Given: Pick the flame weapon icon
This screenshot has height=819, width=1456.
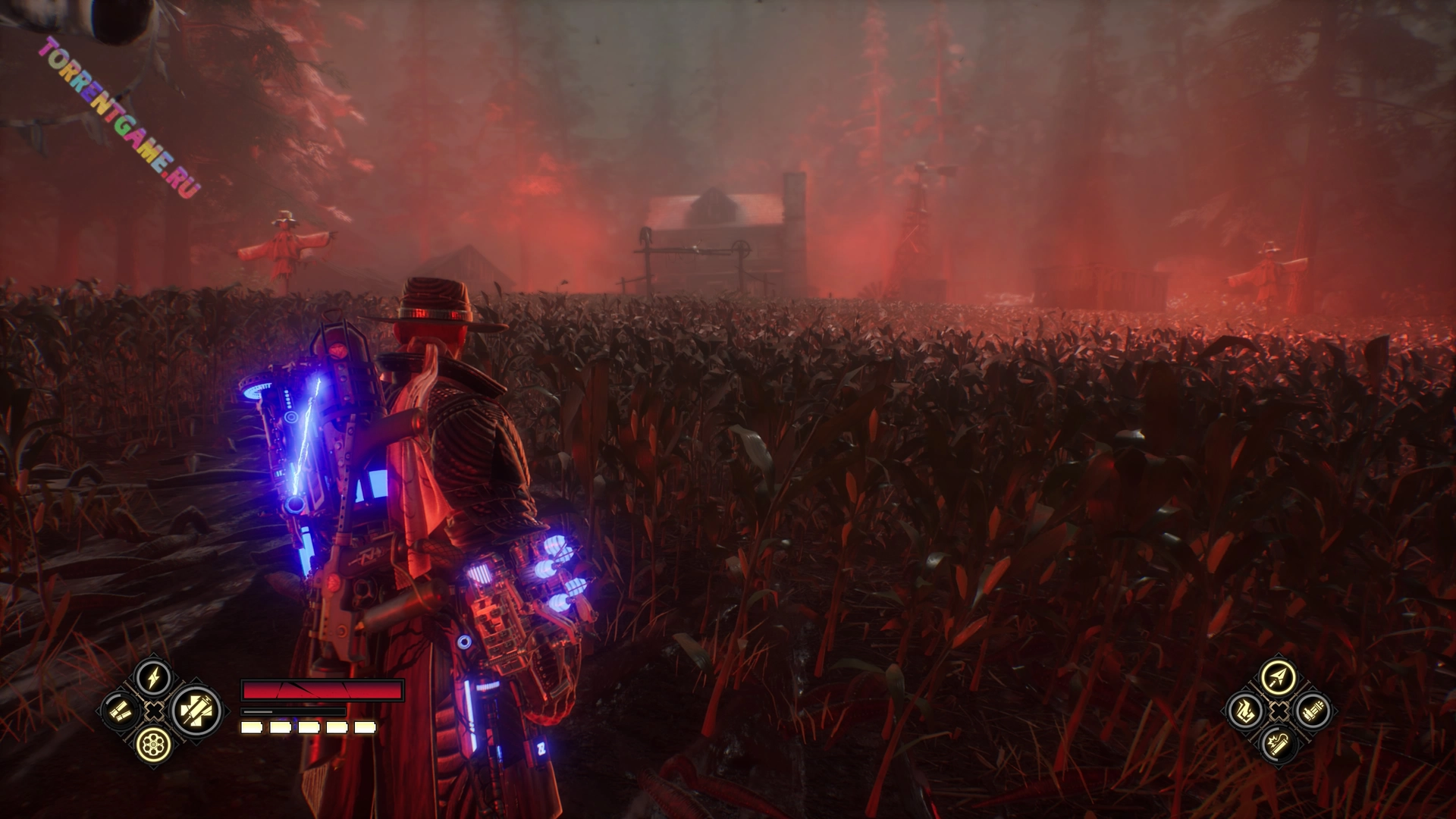Looking at the screenshot, I should click(1244, 711).
